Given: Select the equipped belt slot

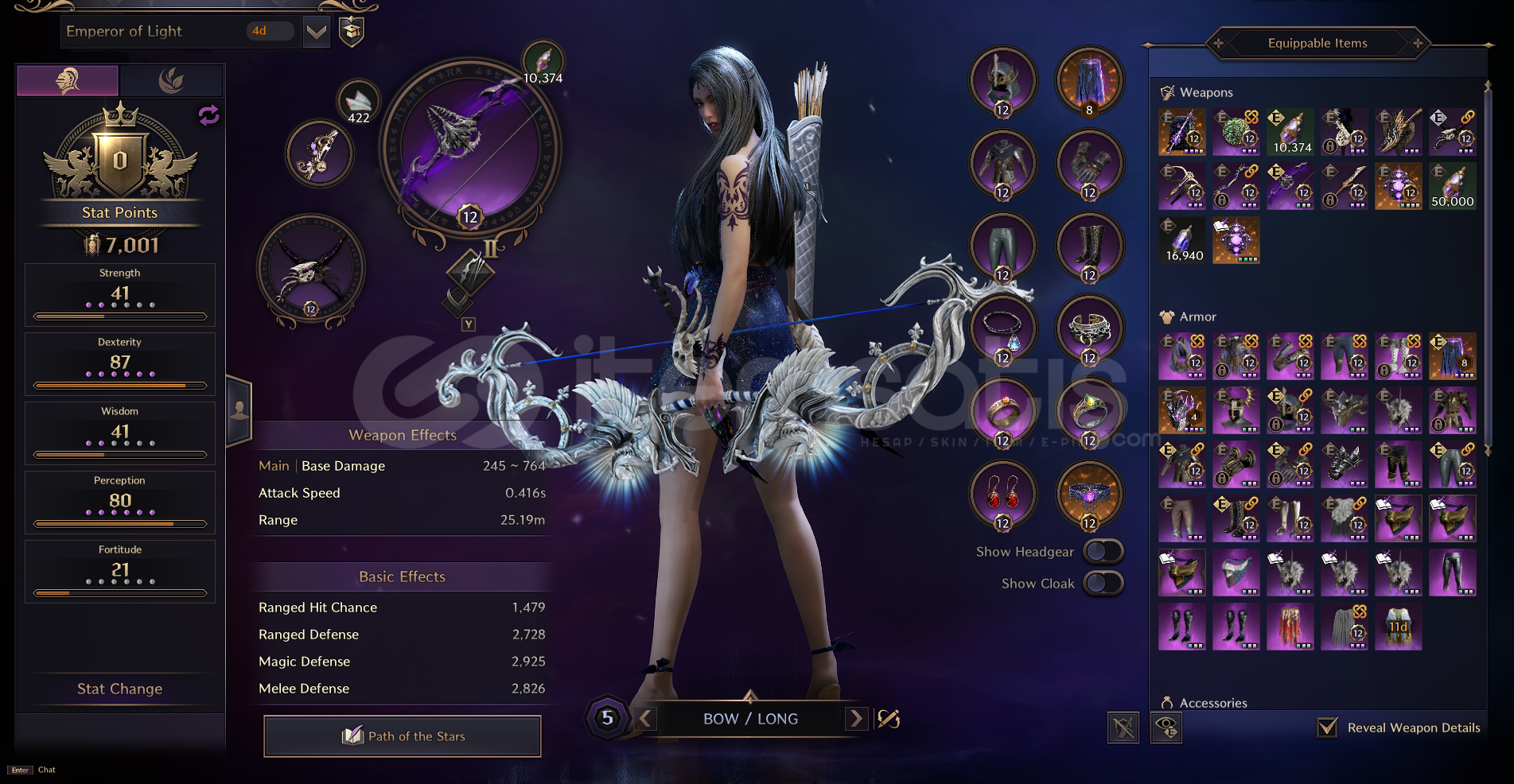Looking at the screenshot, I should pos(1089,495).
